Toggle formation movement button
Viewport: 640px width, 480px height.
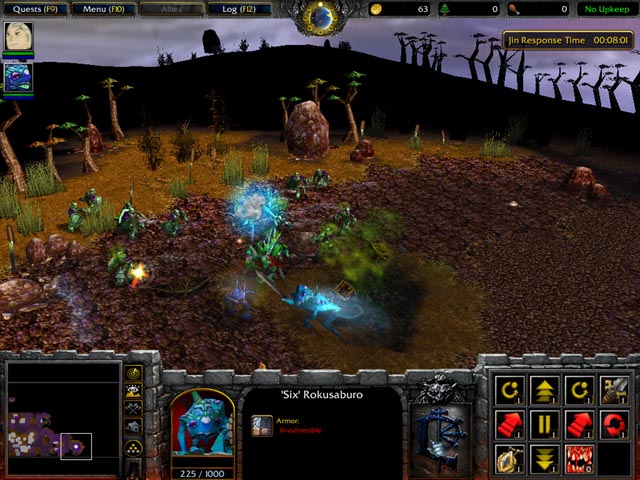pyautogui.click(x=134, y=446)
